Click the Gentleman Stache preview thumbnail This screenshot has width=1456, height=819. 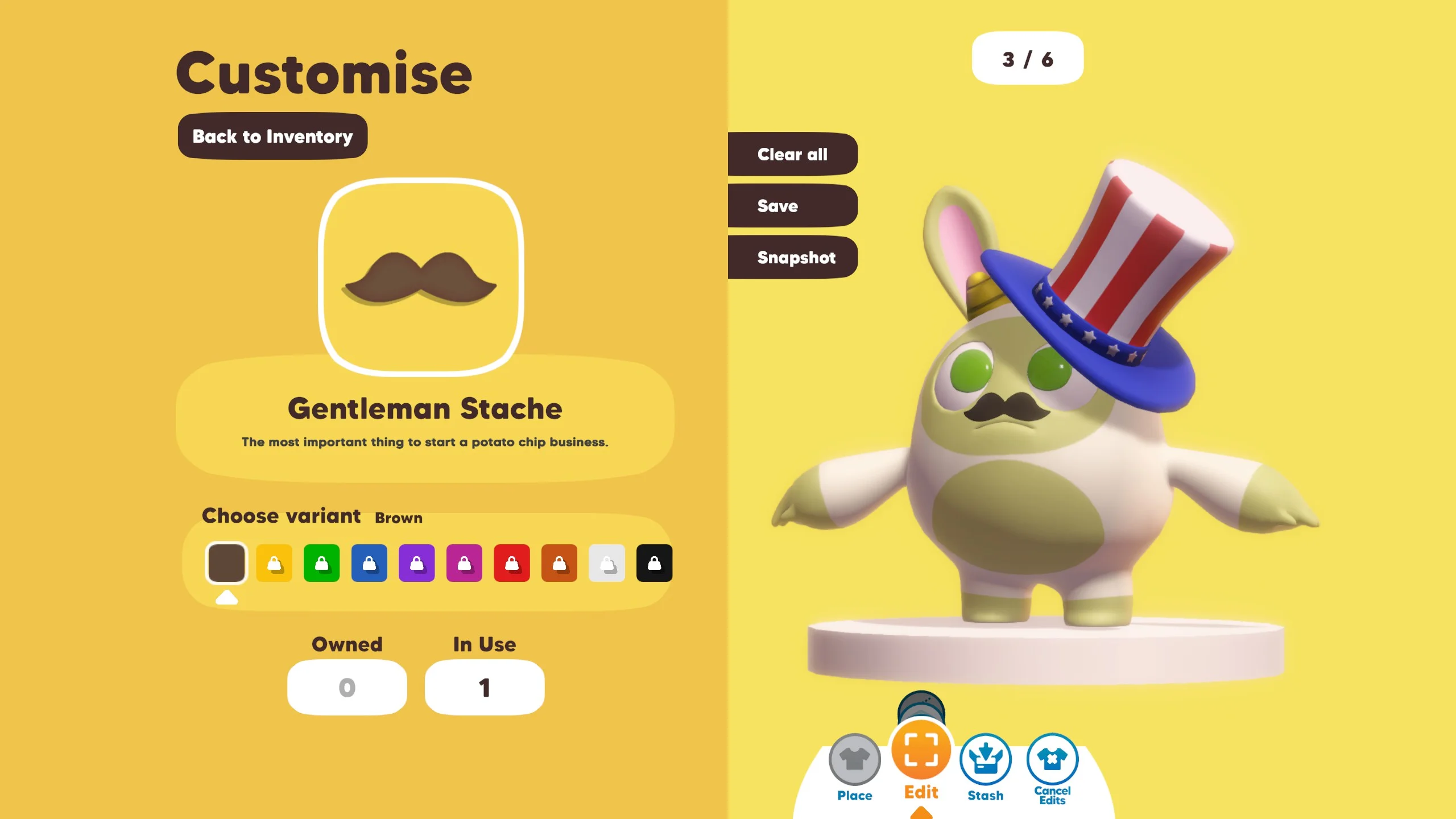point(421,277)
